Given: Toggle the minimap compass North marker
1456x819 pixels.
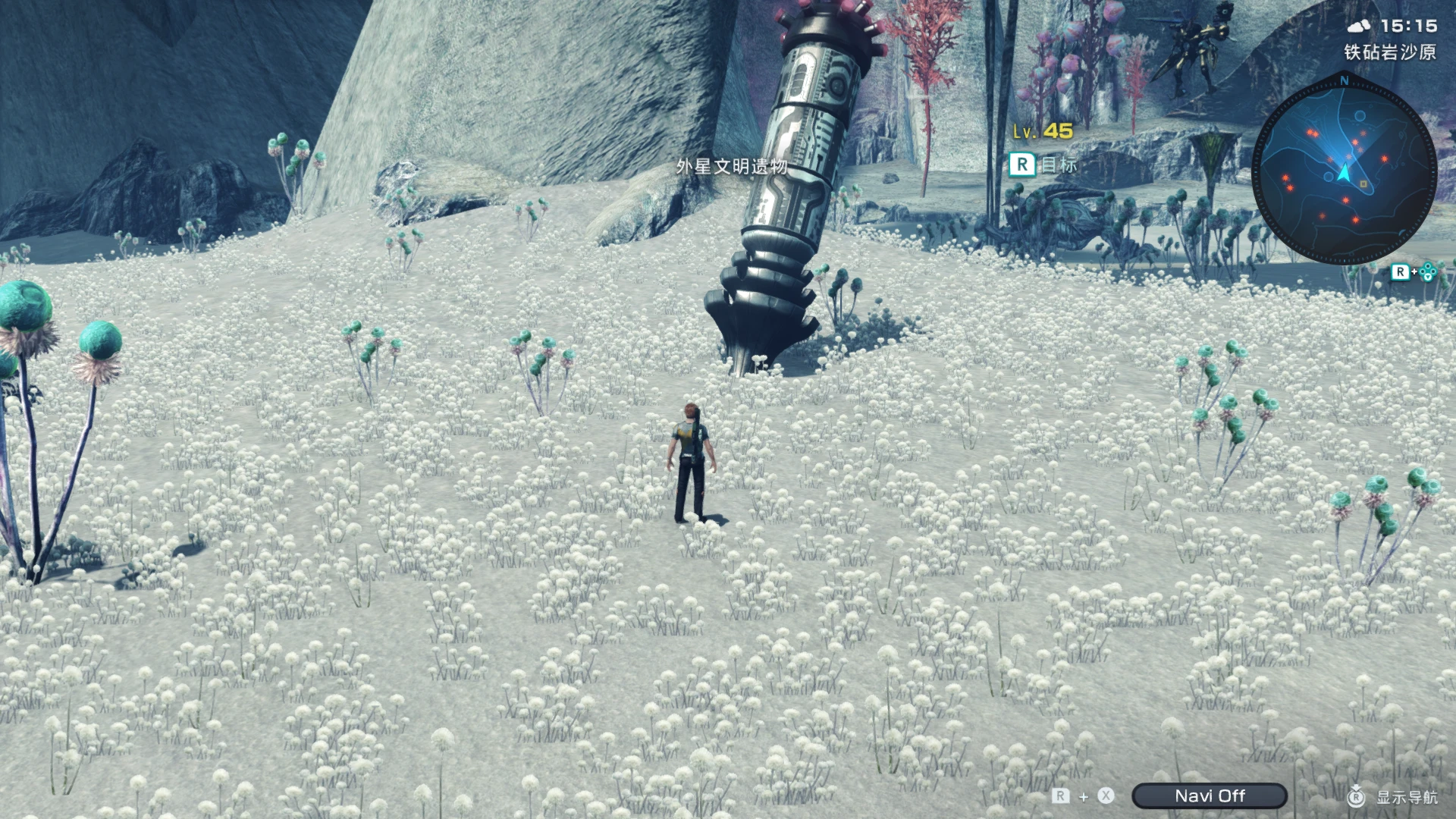Looking at the screenshot, I should pos(1344,80).
